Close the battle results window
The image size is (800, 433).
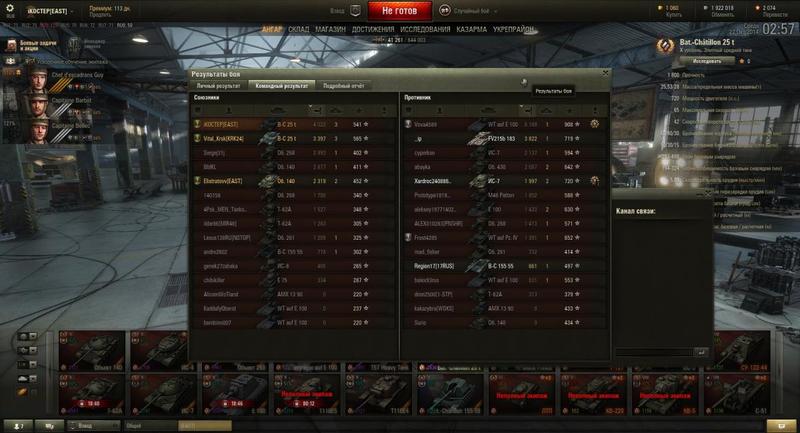pyautogui.click(x=604, y=73)
